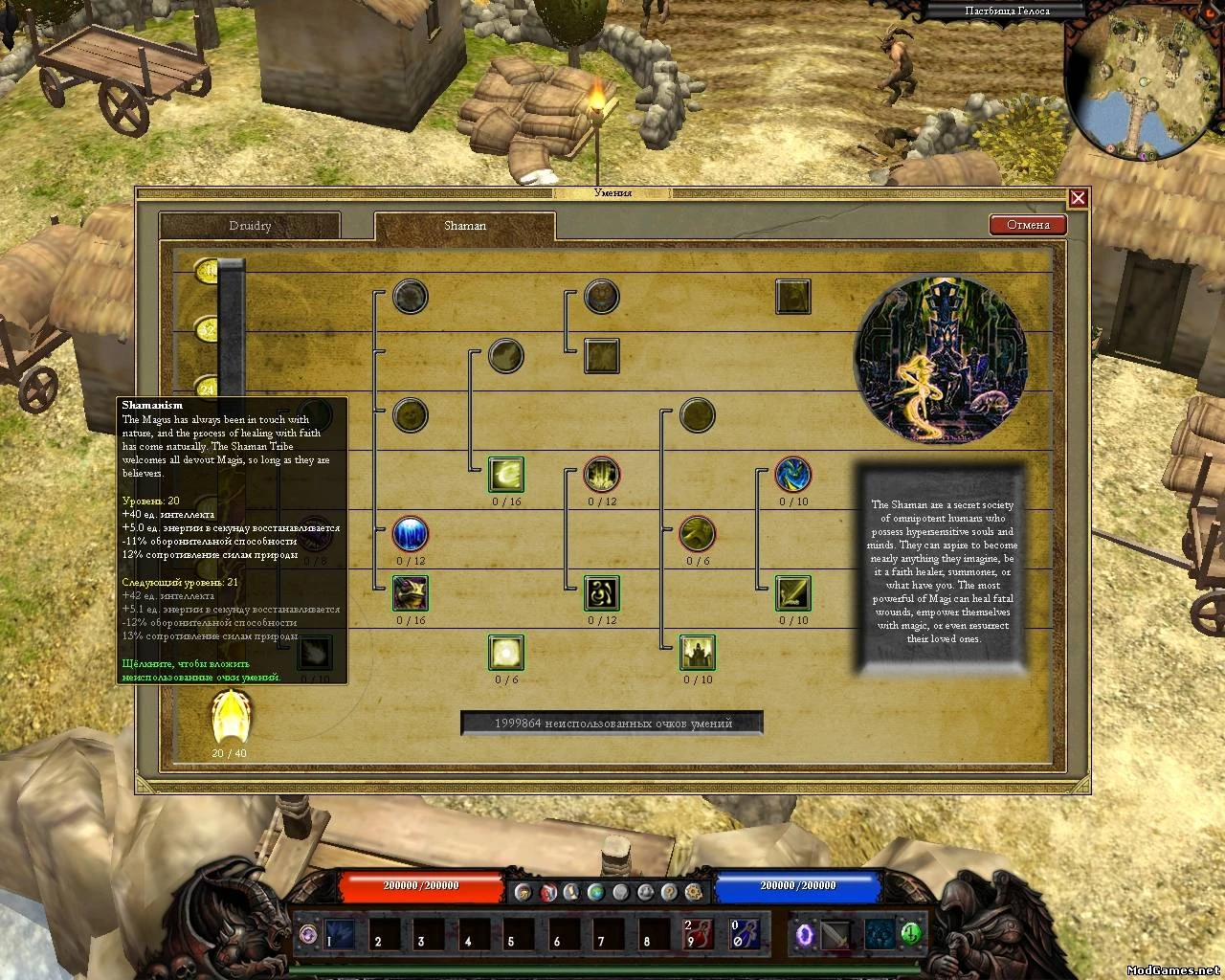Switch to the Druidry mastery tab
Image resolution: width=1225 pixels, height=980 pixels.
coord(252,225)
